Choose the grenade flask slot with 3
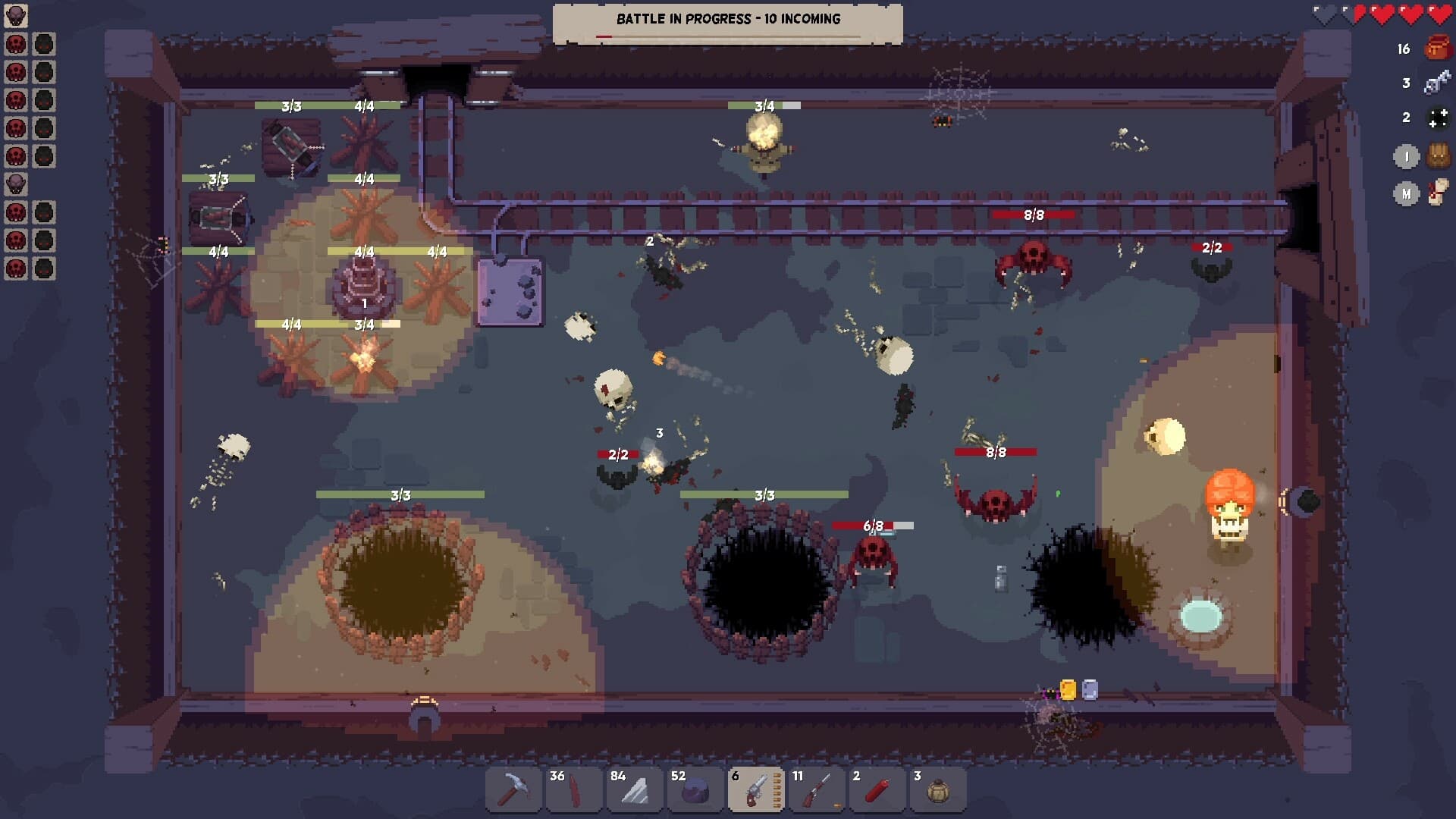 tap(938, 791)
